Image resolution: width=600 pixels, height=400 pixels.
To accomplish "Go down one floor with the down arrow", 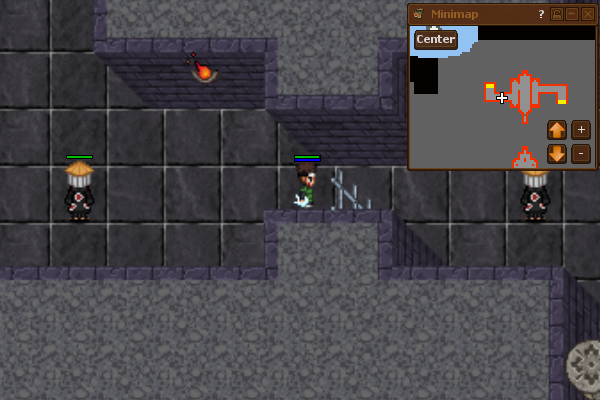I will point(557,154).
